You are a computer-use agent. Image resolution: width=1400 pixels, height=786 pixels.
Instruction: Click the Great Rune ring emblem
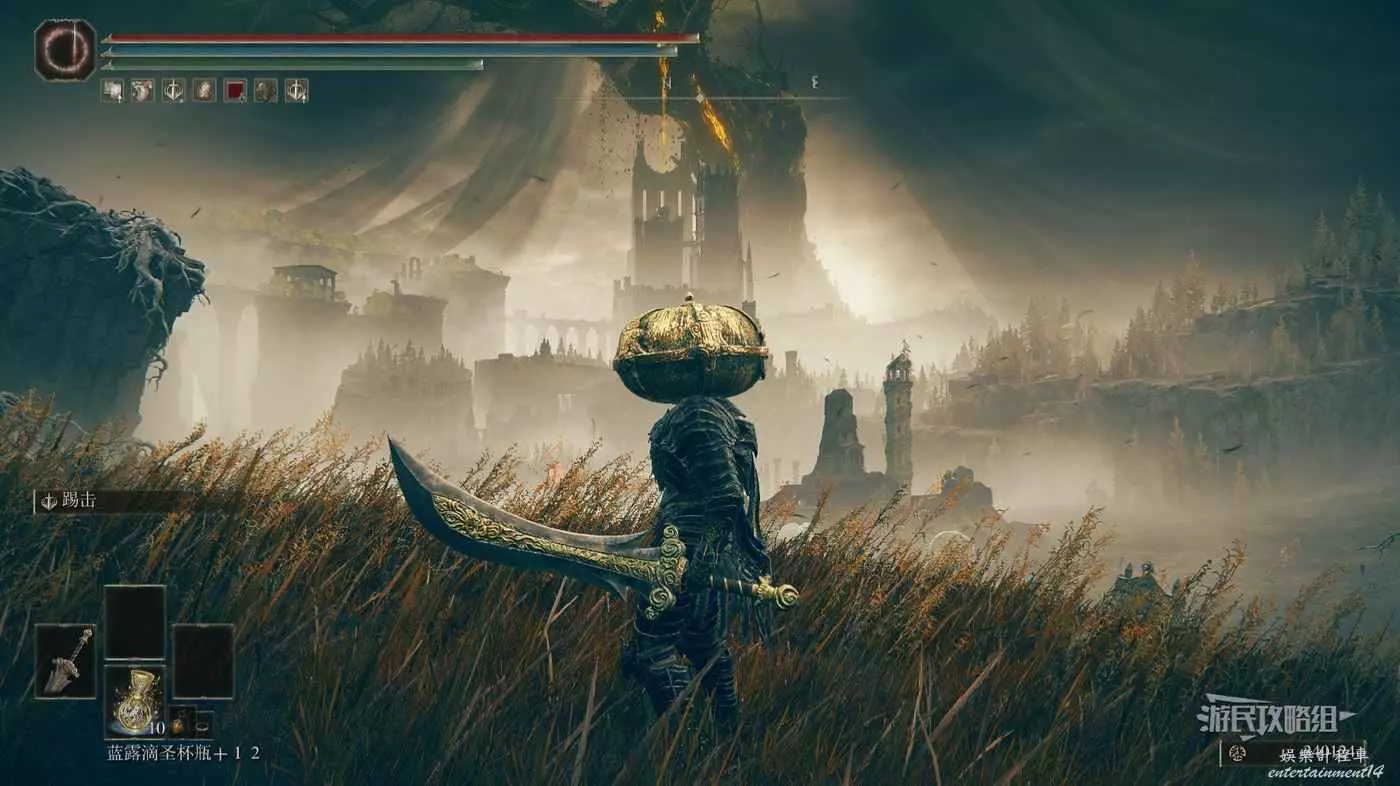click(65, 50)
